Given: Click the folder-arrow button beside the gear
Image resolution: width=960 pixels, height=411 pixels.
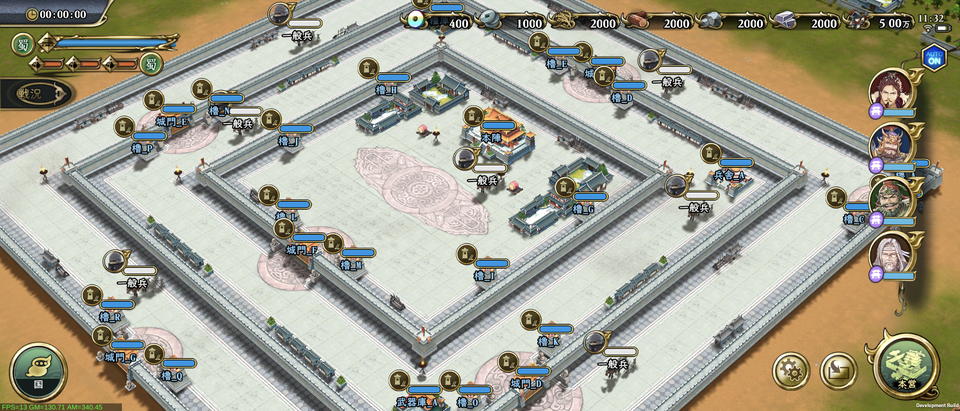Looking at the screenshot, I should (838, 370).
